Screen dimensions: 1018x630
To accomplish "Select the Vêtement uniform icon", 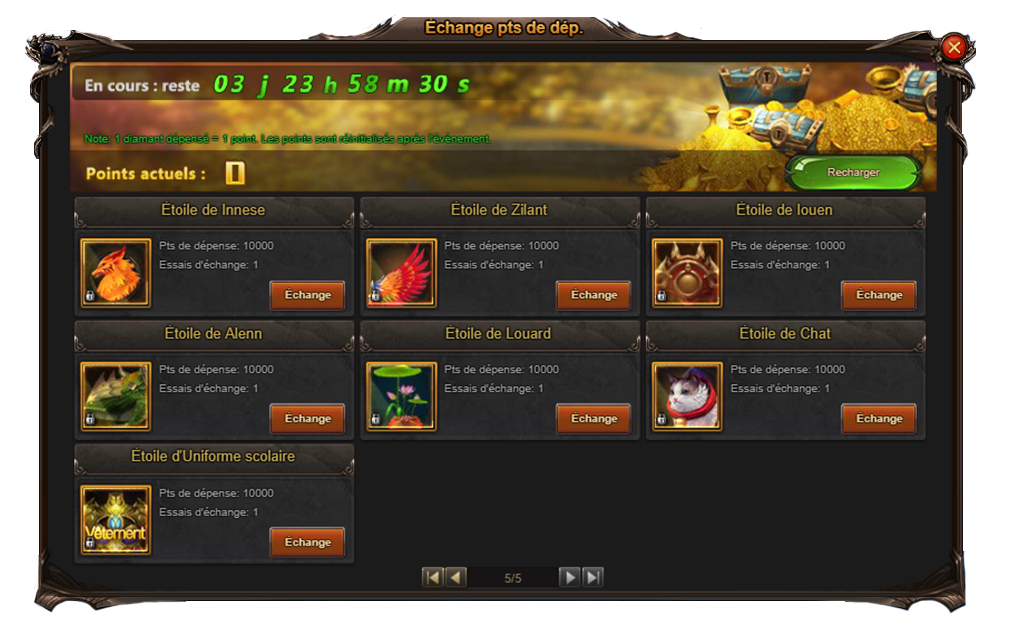I will [116, 520].
